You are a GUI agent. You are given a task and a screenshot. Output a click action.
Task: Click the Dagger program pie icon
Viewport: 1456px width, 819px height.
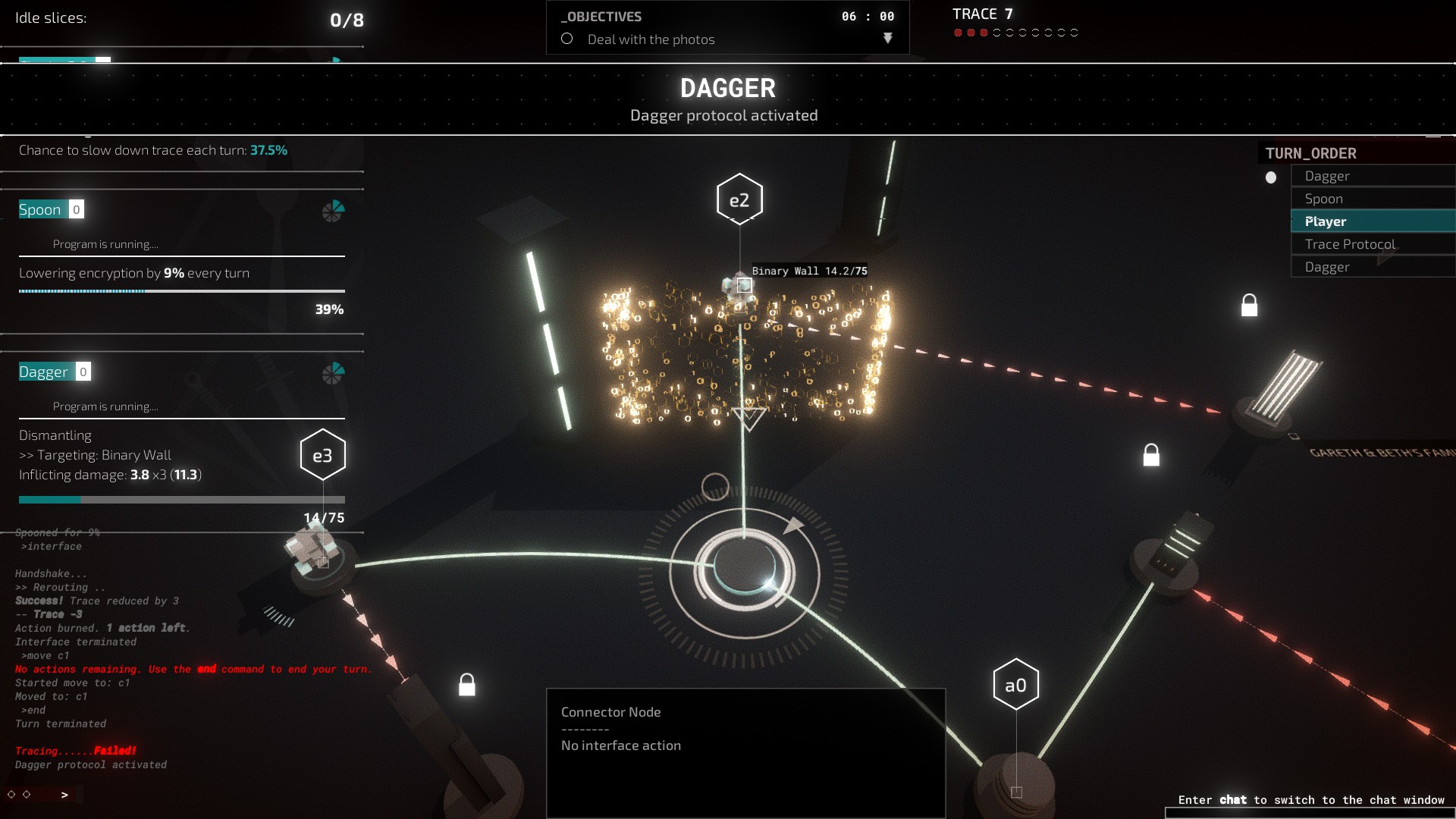coord(333,372)
